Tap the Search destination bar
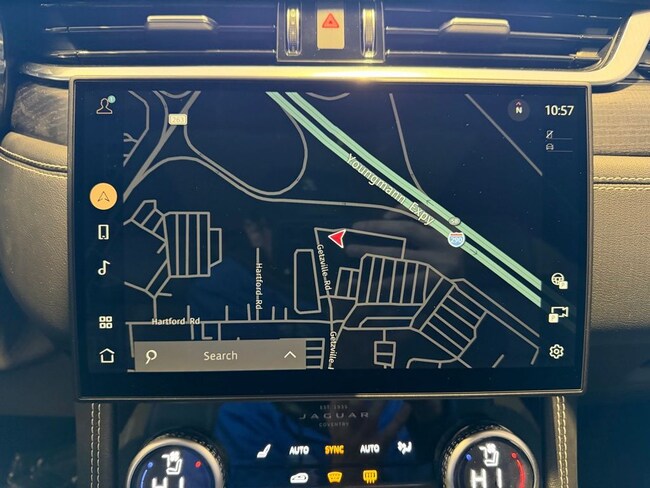The height and width of the screenshot is (488, 650). [220, 355]
